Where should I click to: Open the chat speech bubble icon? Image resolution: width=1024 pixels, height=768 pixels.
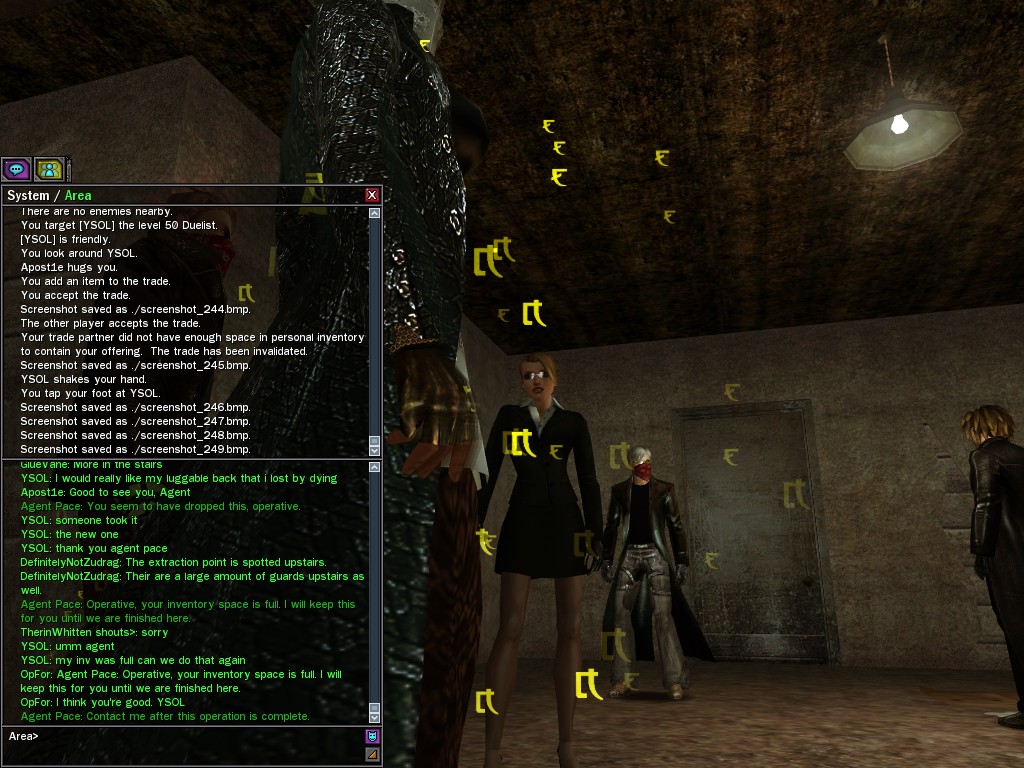point(16,169)
